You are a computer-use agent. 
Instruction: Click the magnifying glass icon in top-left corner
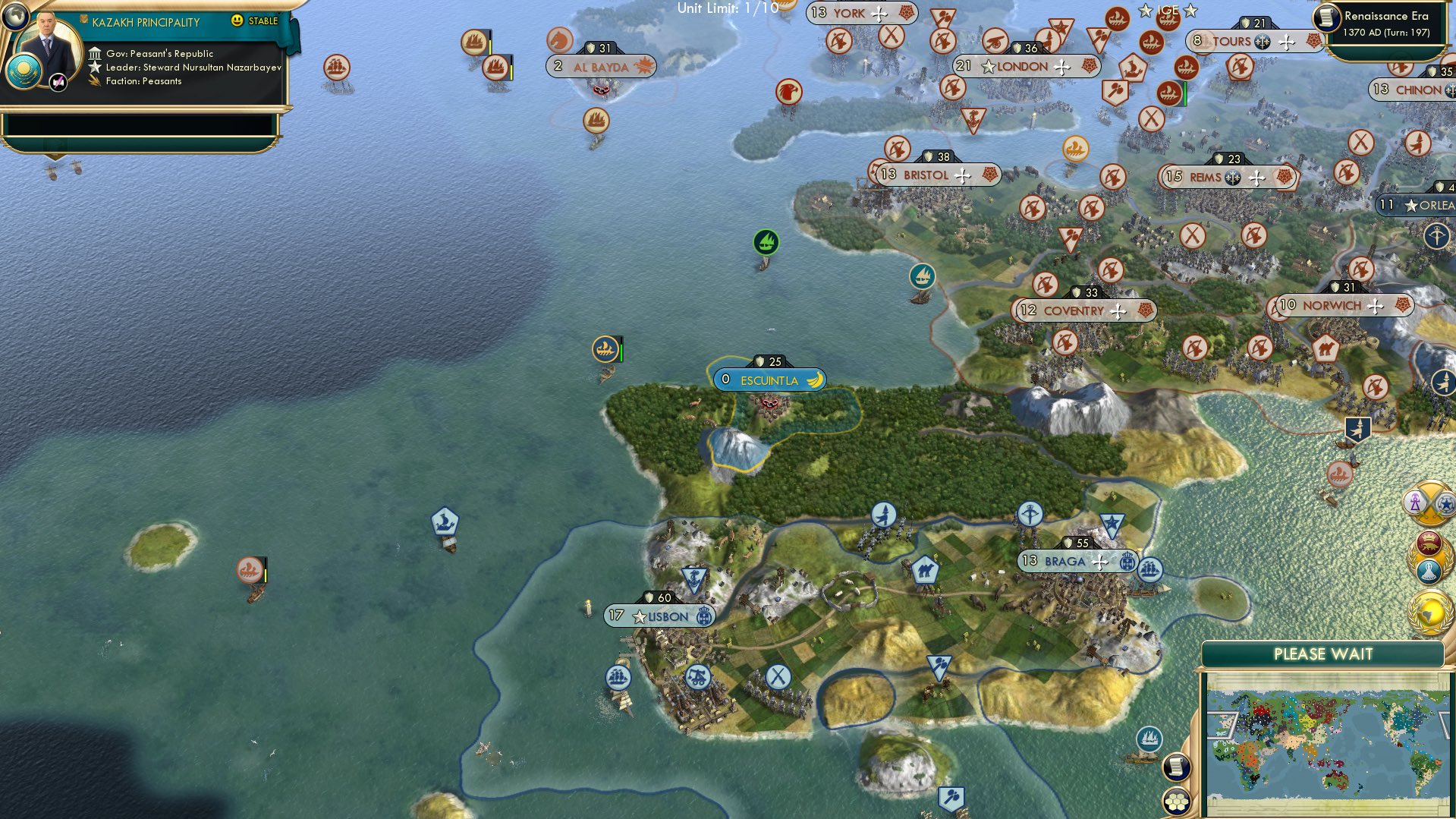coord(14,17)
